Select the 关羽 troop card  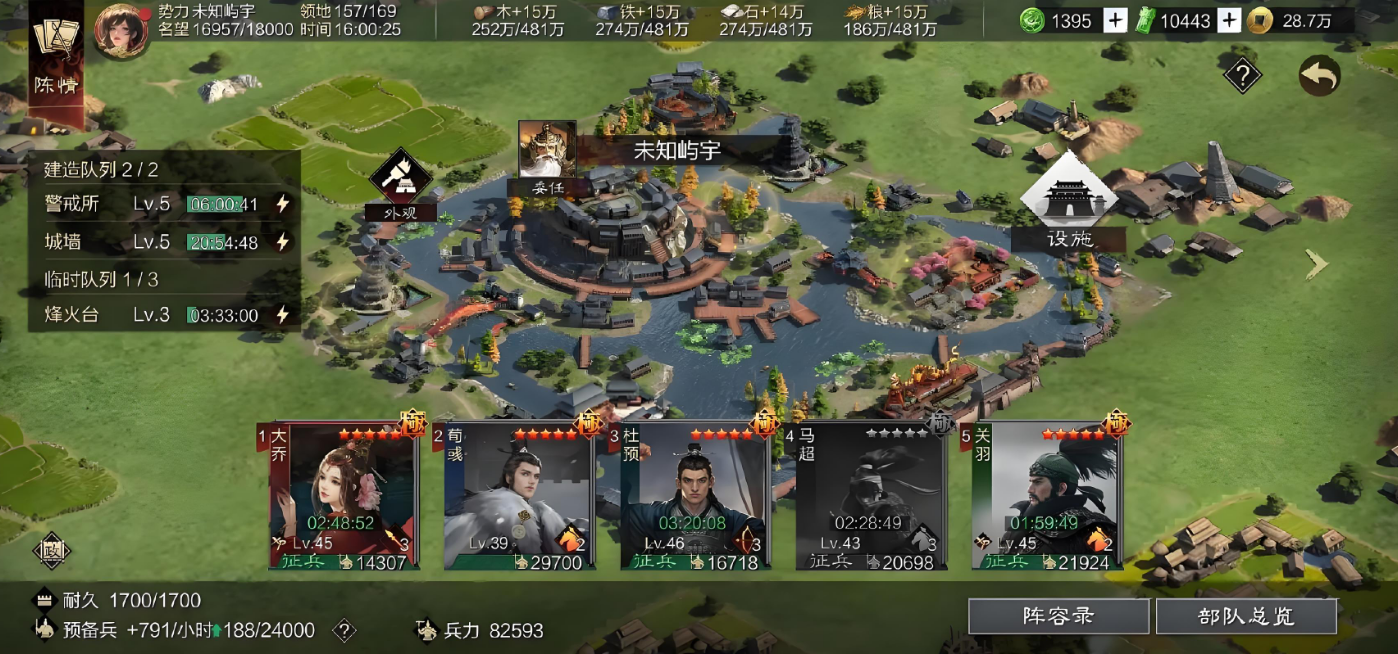click(x=1044, y=497)
